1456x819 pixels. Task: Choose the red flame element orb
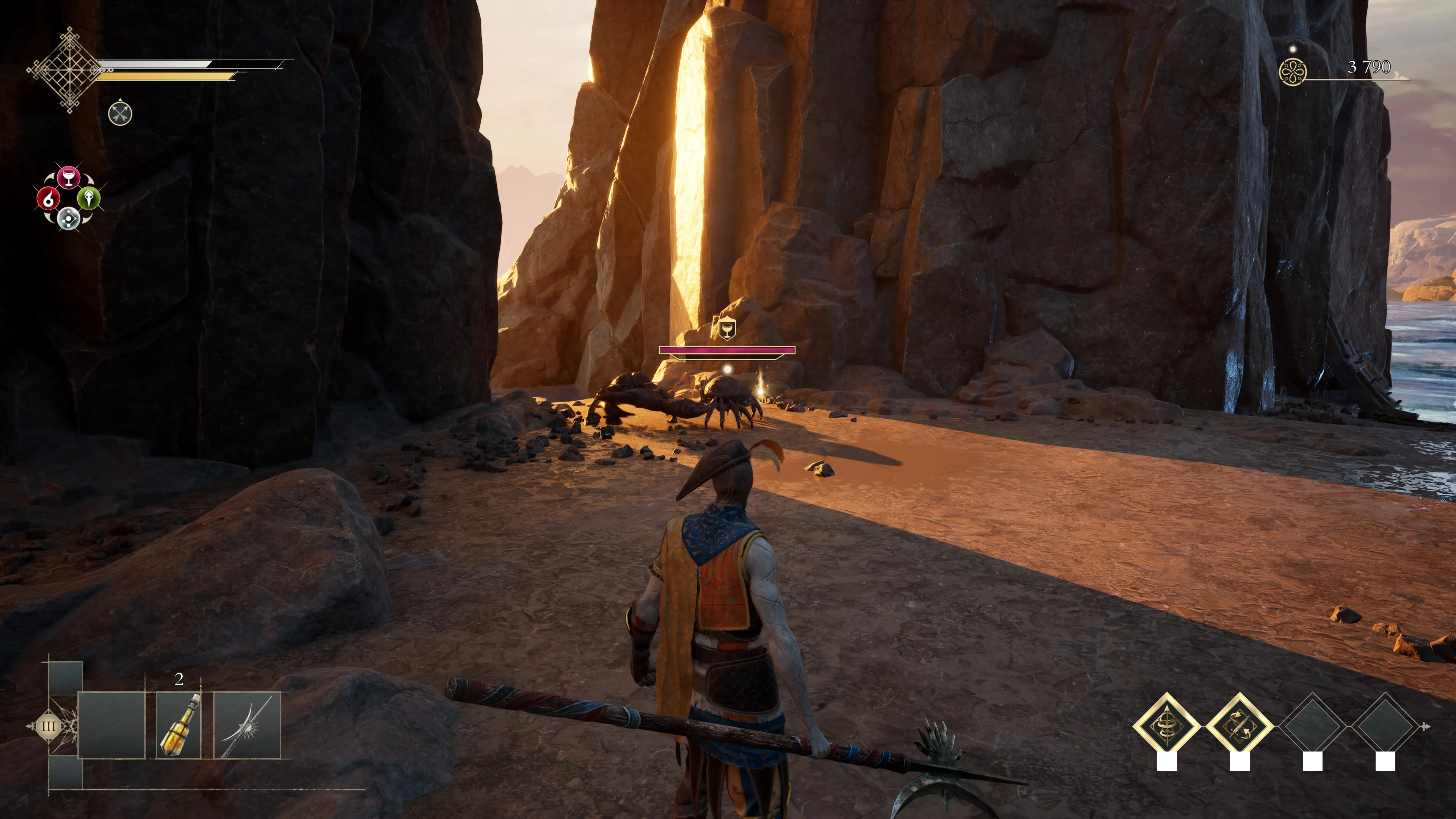point(48,198)
